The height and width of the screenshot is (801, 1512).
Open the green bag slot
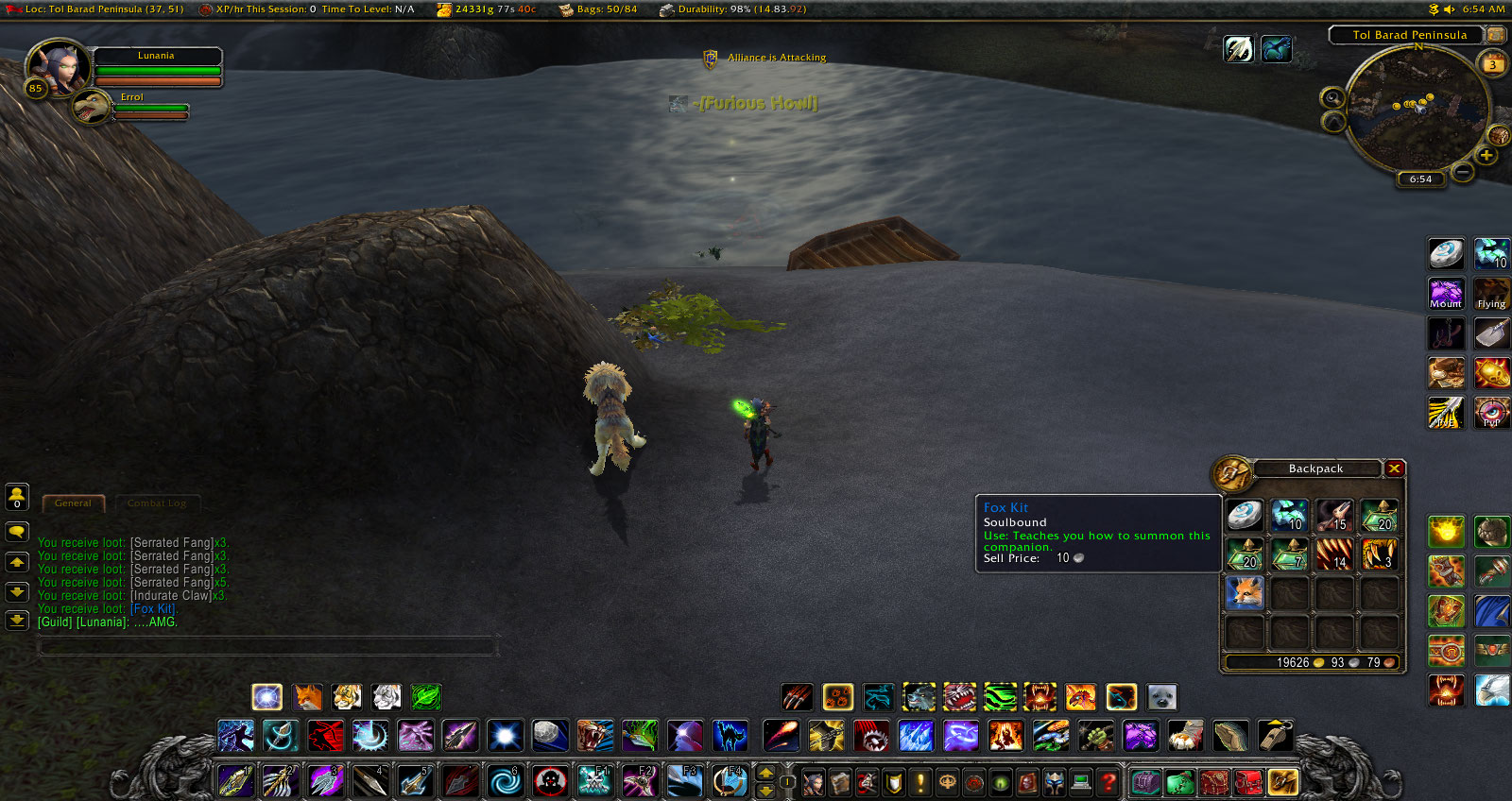click(x=1179, y=782)
